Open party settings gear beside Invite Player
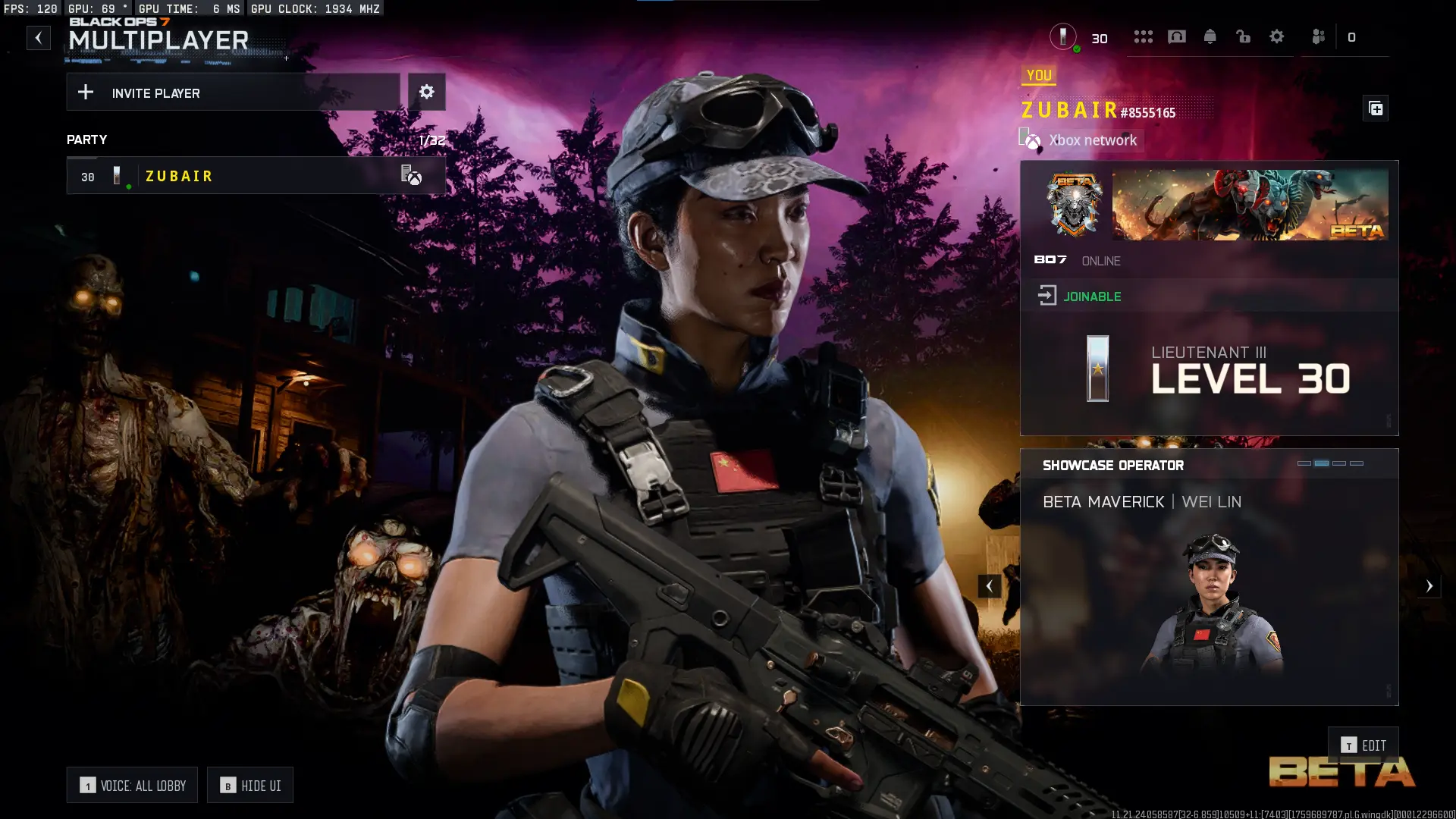This screenshot has height=819, width=1456. tap(427, 92)
